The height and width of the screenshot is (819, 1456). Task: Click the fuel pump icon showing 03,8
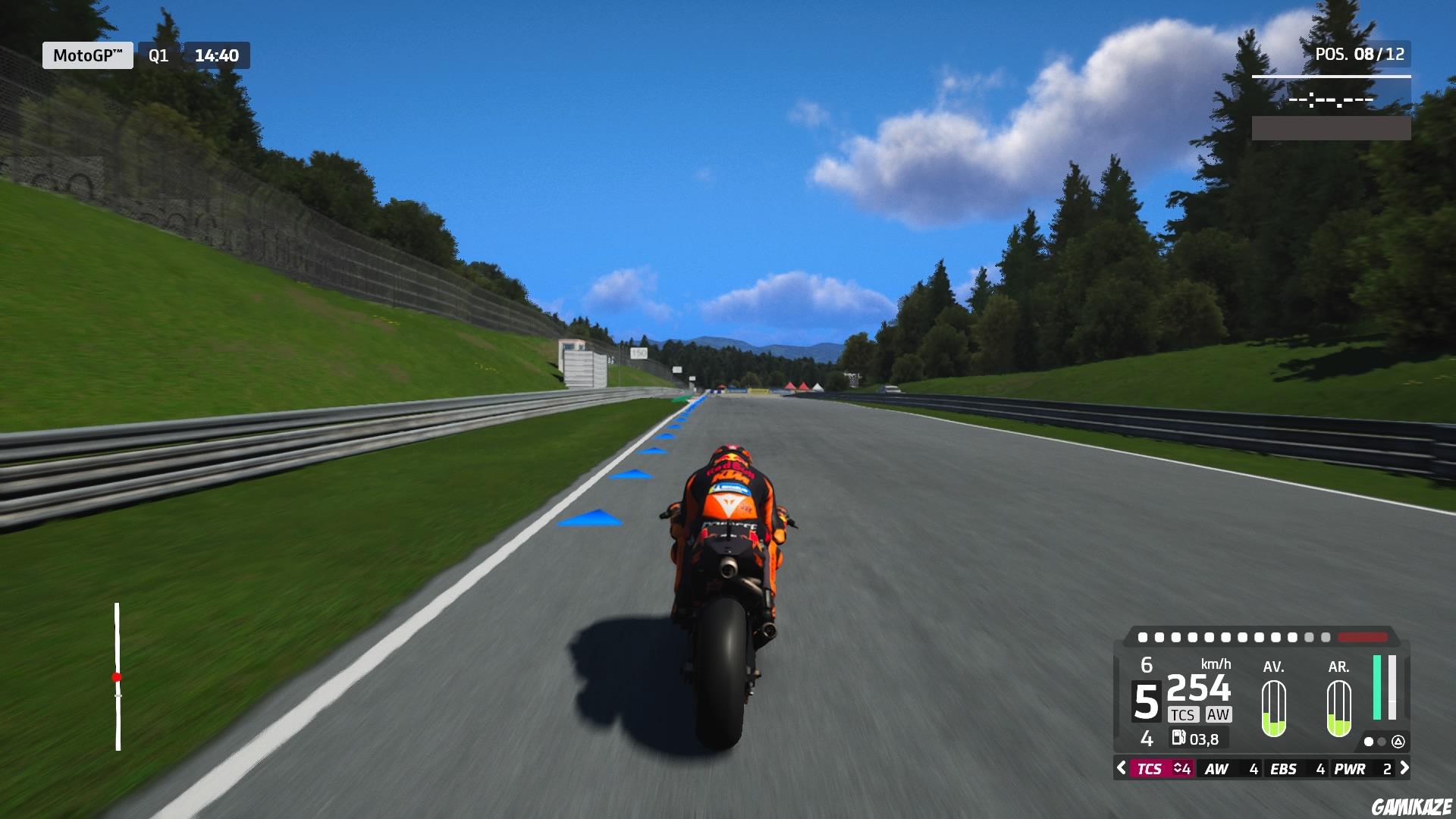[x=1180, y=738]
